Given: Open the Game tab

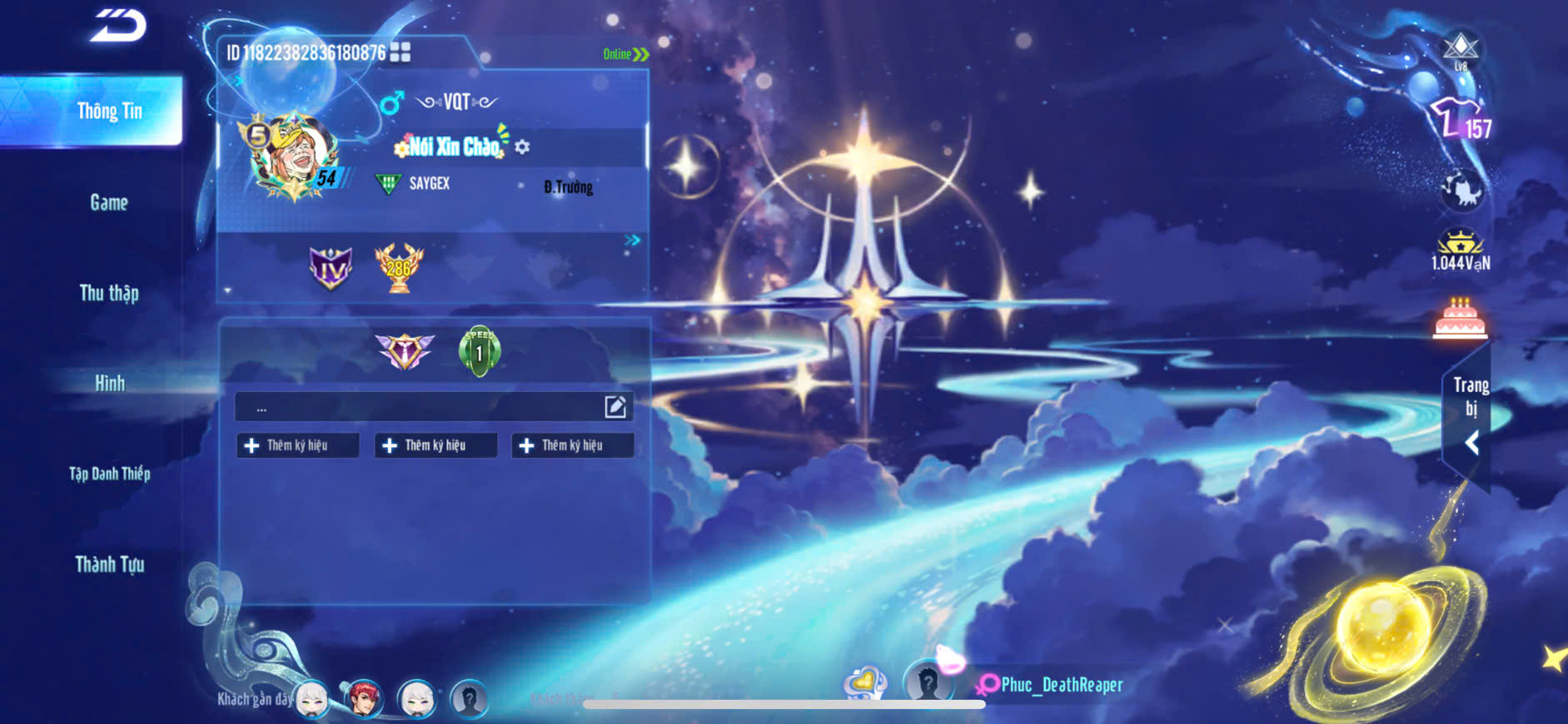Looking at the screenshot, I should 109,202.
